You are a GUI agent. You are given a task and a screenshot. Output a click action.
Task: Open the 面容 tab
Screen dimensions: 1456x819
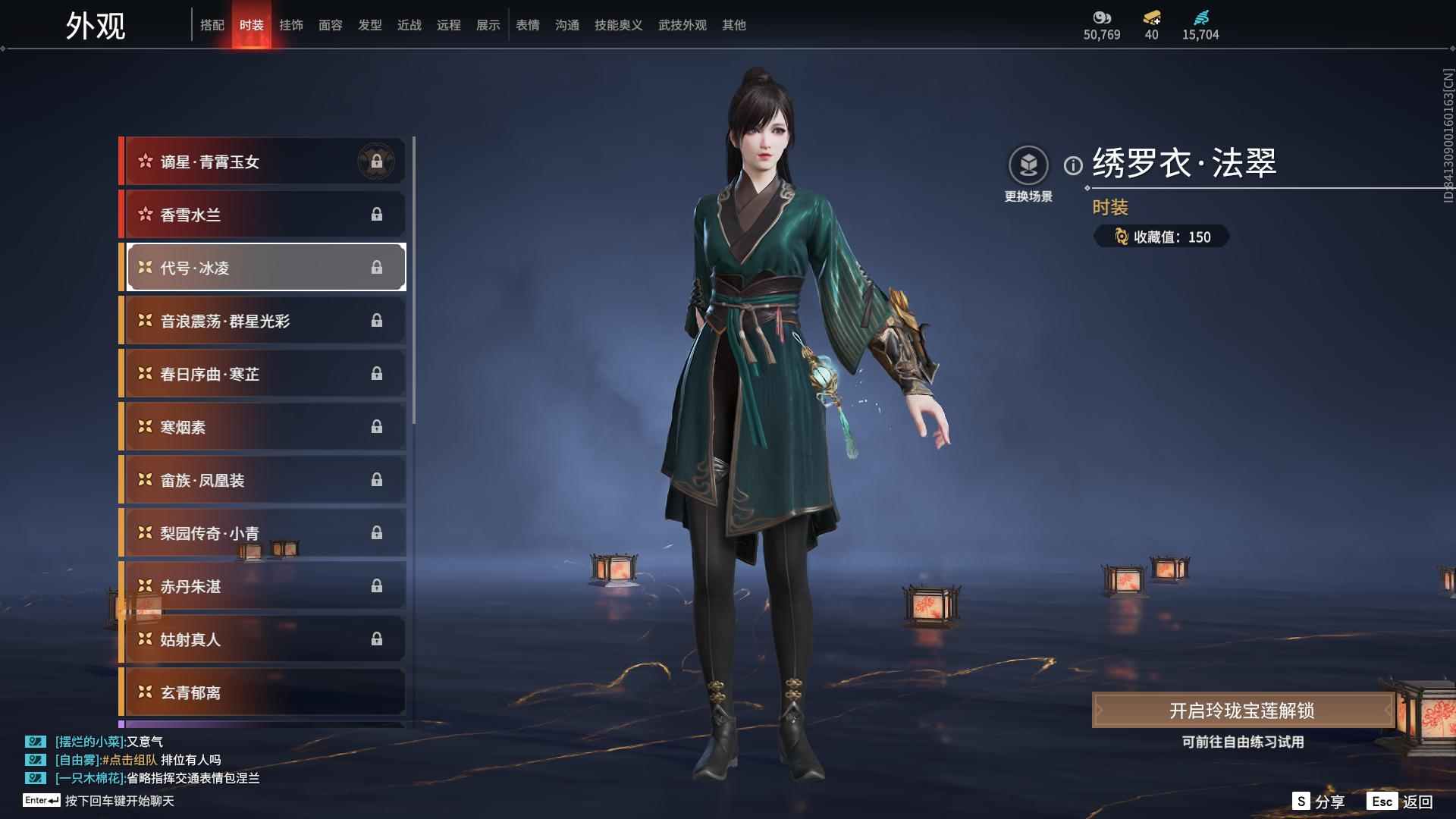click(331, 25)
